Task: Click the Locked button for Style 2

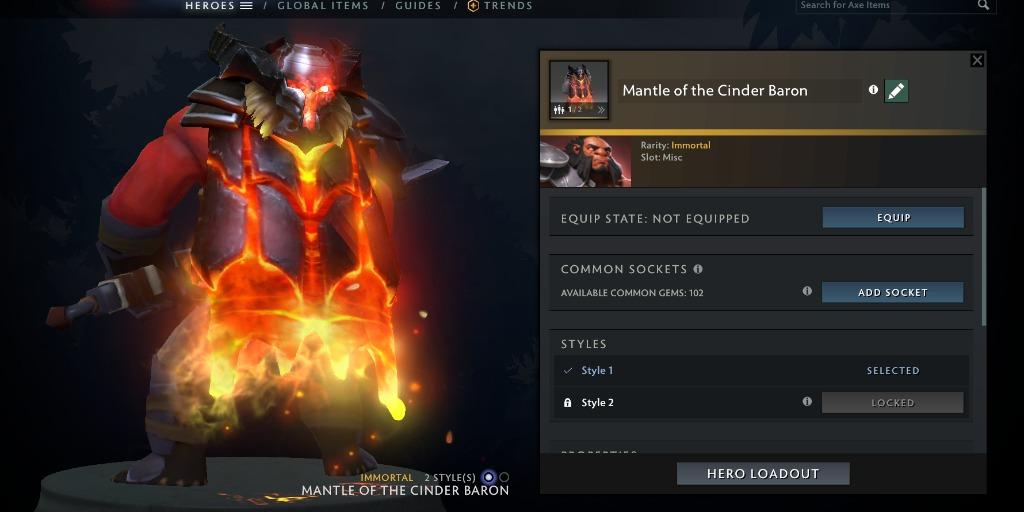Action: tap(892, 403)
